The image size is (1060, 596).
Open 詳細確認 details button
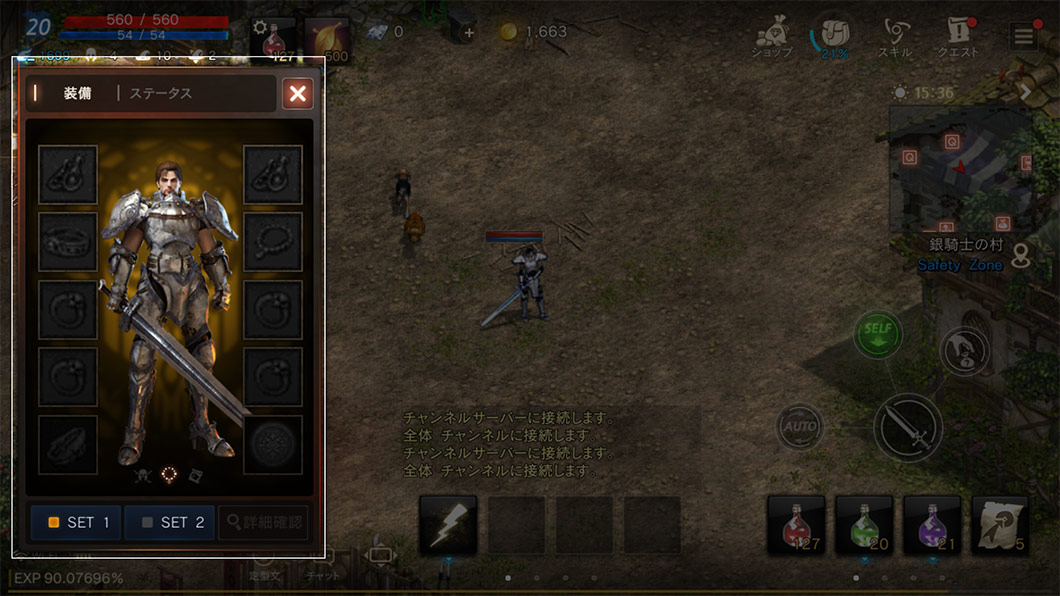click(263, 522)
